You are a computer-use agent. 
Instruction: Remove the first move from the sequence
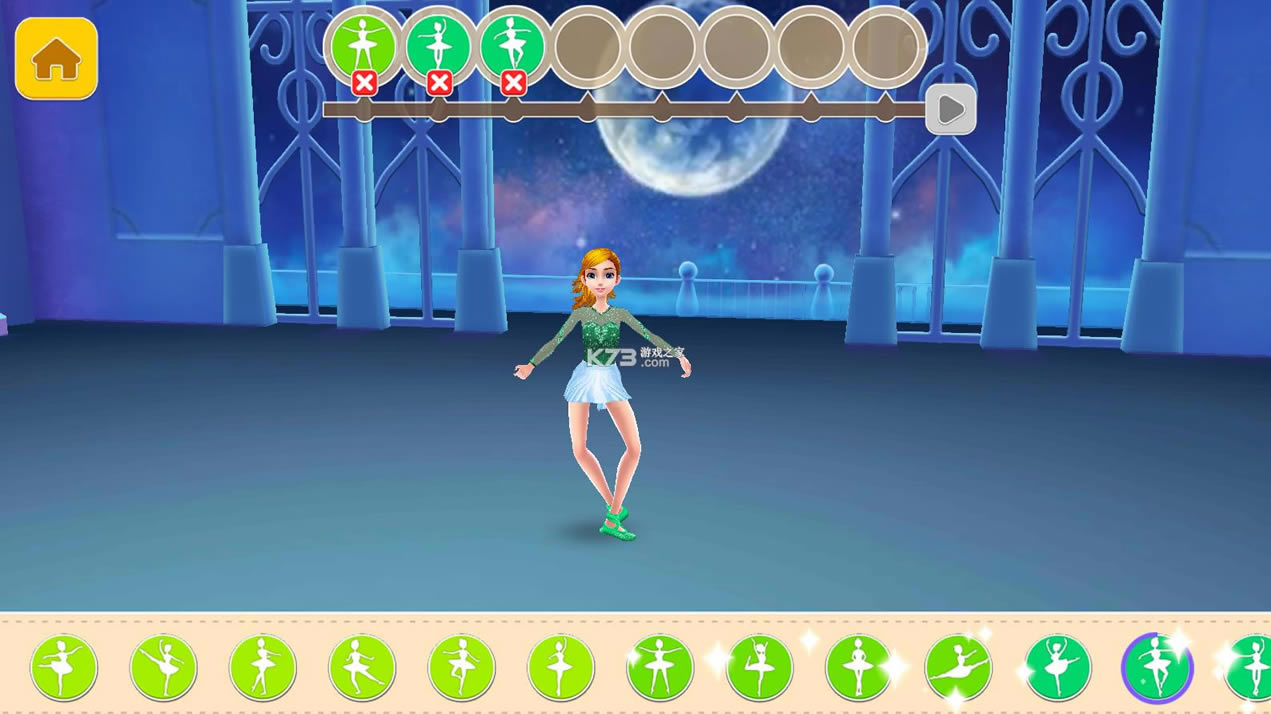coord(364,83)
